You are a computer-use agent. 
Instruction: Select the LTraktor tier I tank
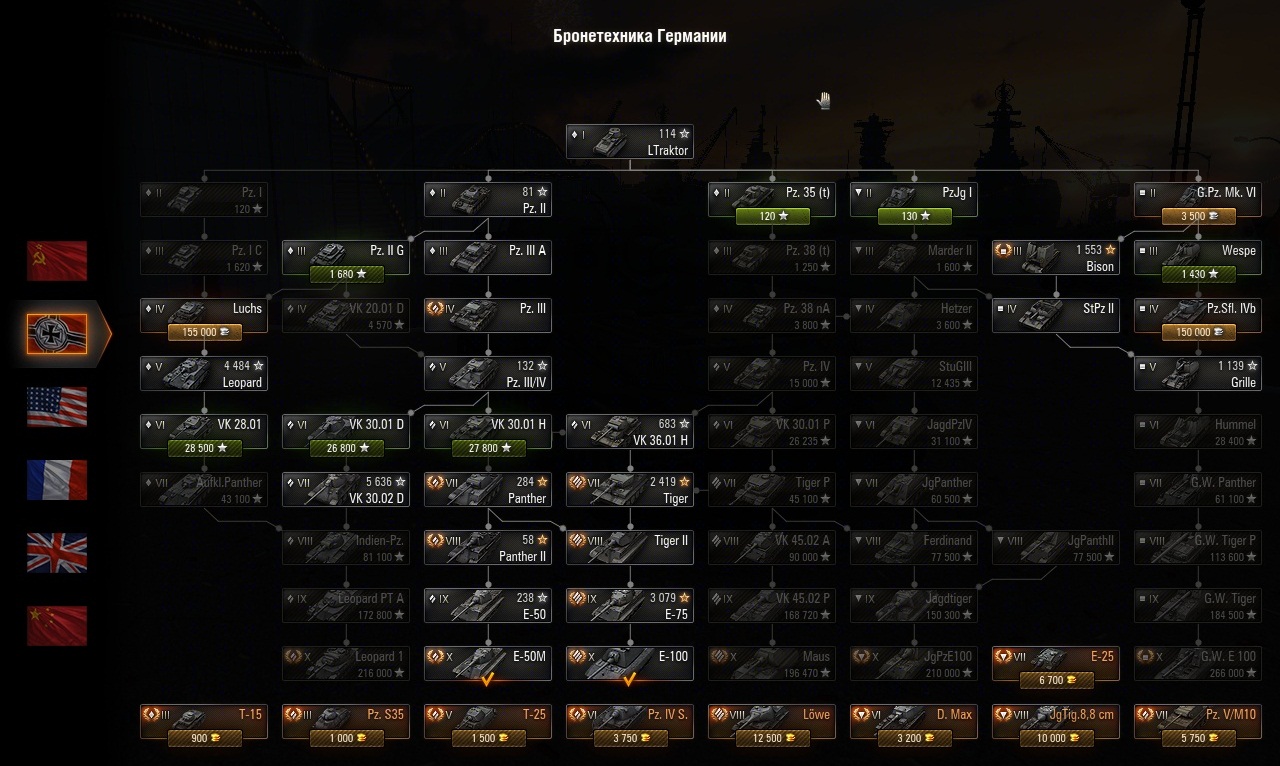click(629, 142)
